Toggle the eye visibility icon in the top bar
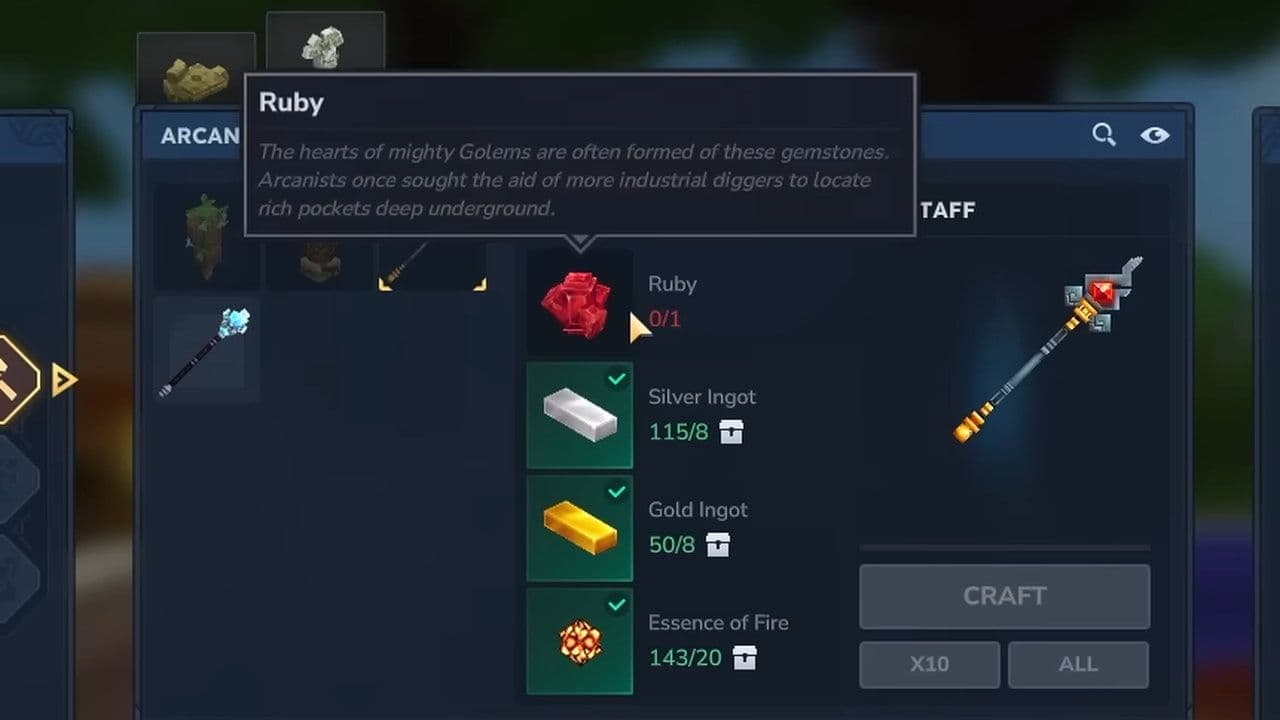The image size is (1280, 720). tap(1157, 133)
